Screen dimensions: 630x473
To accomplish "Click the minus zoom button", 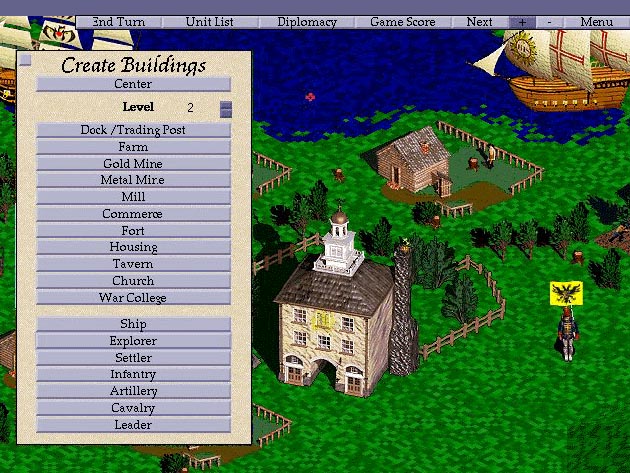I will click(549, 21).
